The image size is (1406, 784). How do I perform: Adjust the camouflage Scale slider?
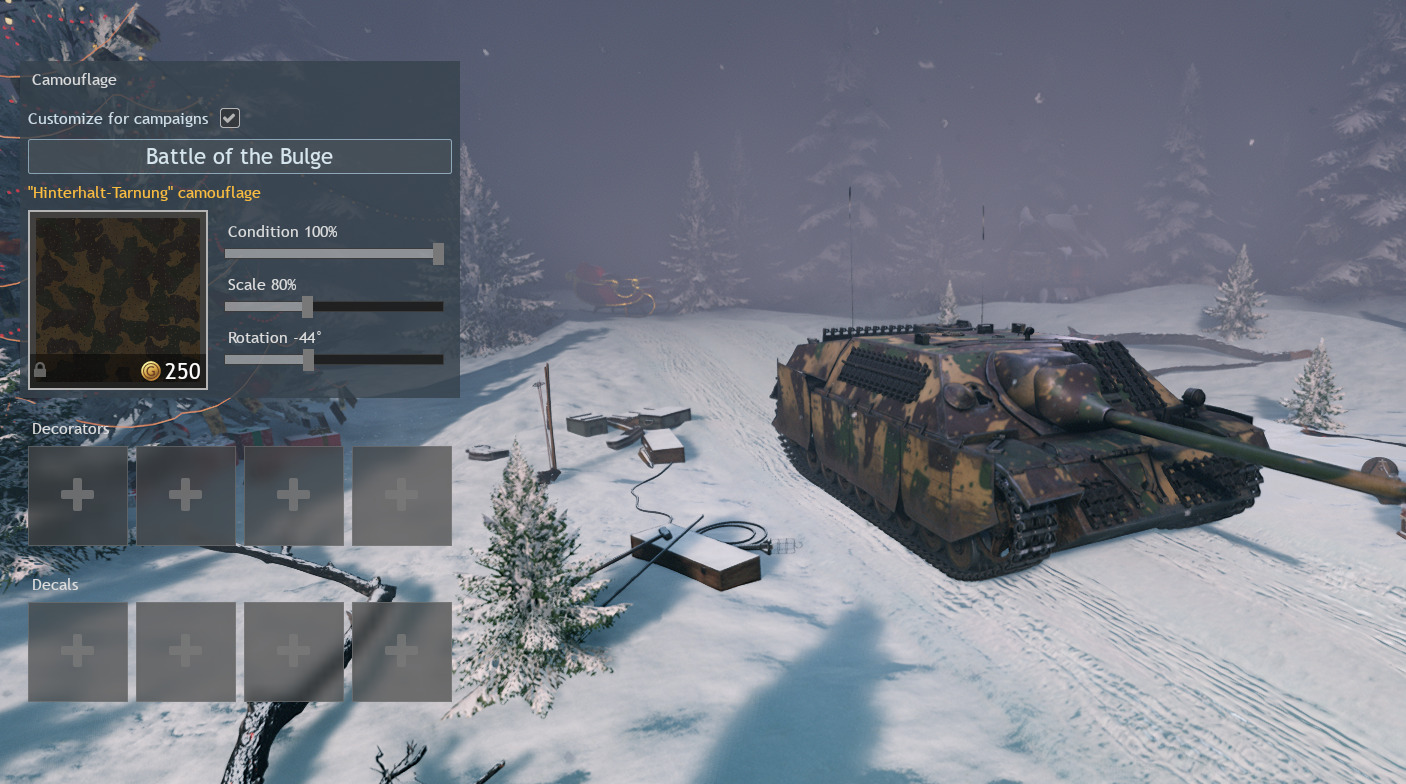pyautogui.click(x=308, y=307)
